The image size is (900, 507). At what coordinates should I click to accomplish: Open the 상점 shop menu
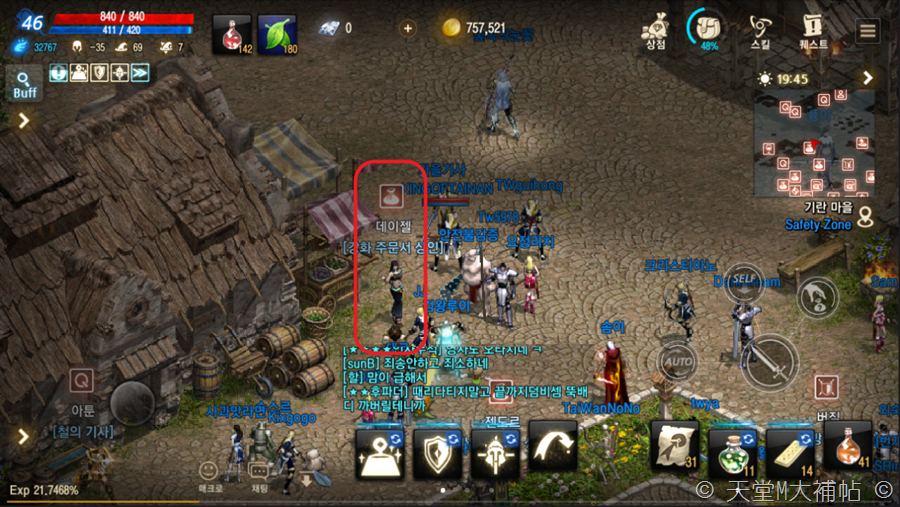[x=656, y=29]
